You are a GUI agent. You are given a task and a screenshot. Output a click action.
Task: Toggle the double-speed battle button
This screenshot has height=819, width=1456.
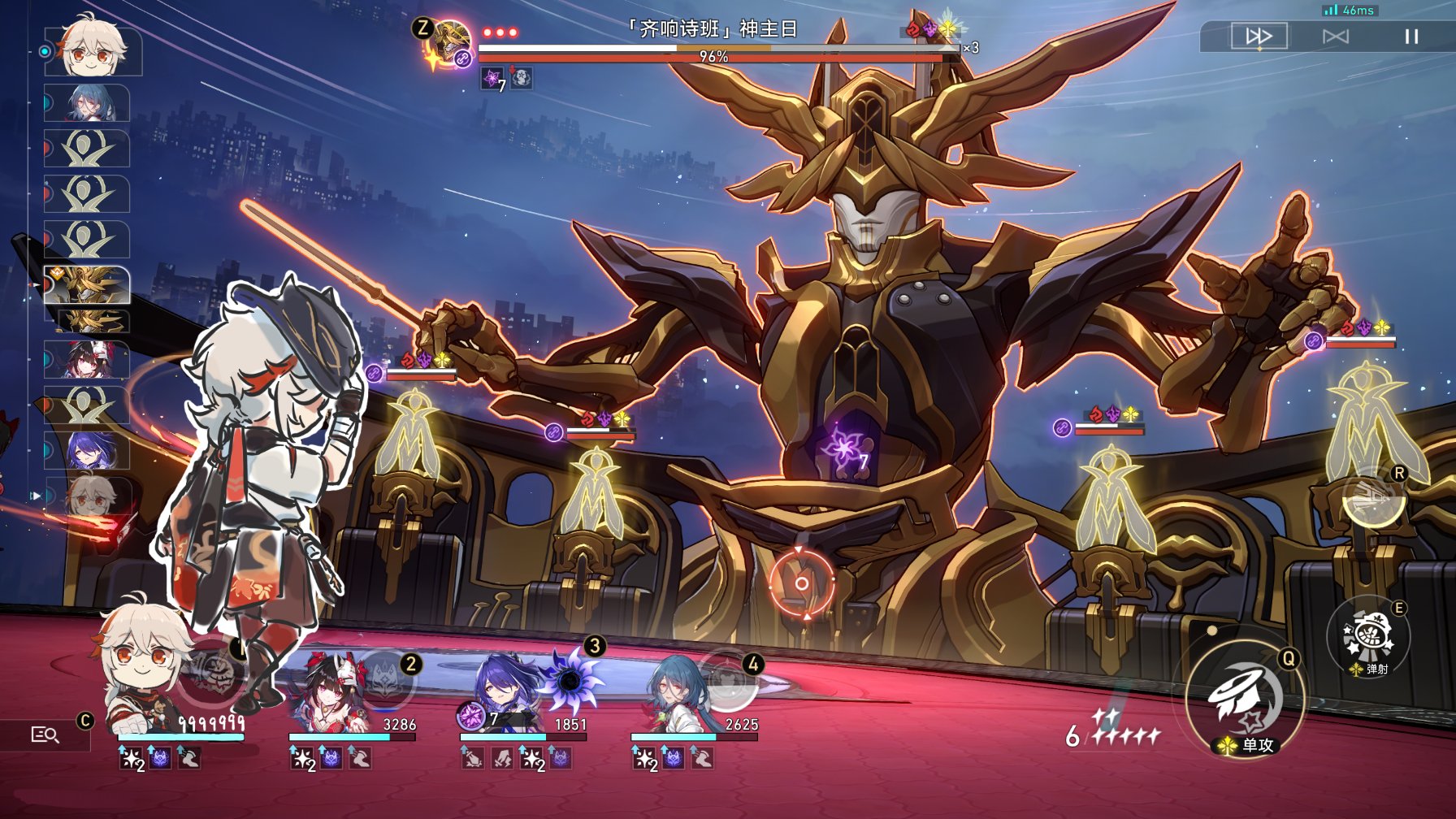pyautogui.click(x=1259, y=37)
